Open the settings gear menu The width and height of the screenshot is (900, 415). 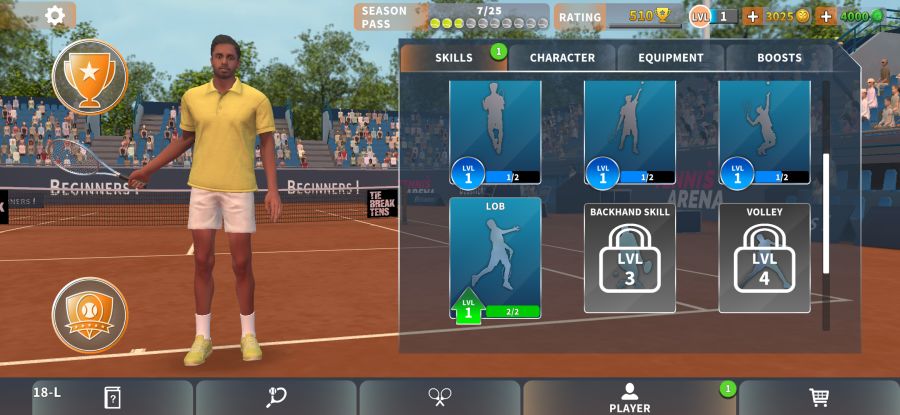[55, 15]
